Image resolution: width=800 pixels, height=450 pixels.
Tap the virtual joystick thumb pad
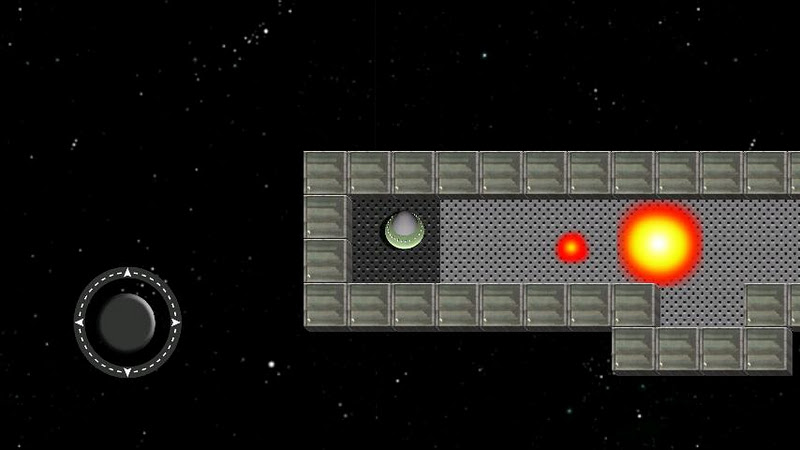coord(127,321)
